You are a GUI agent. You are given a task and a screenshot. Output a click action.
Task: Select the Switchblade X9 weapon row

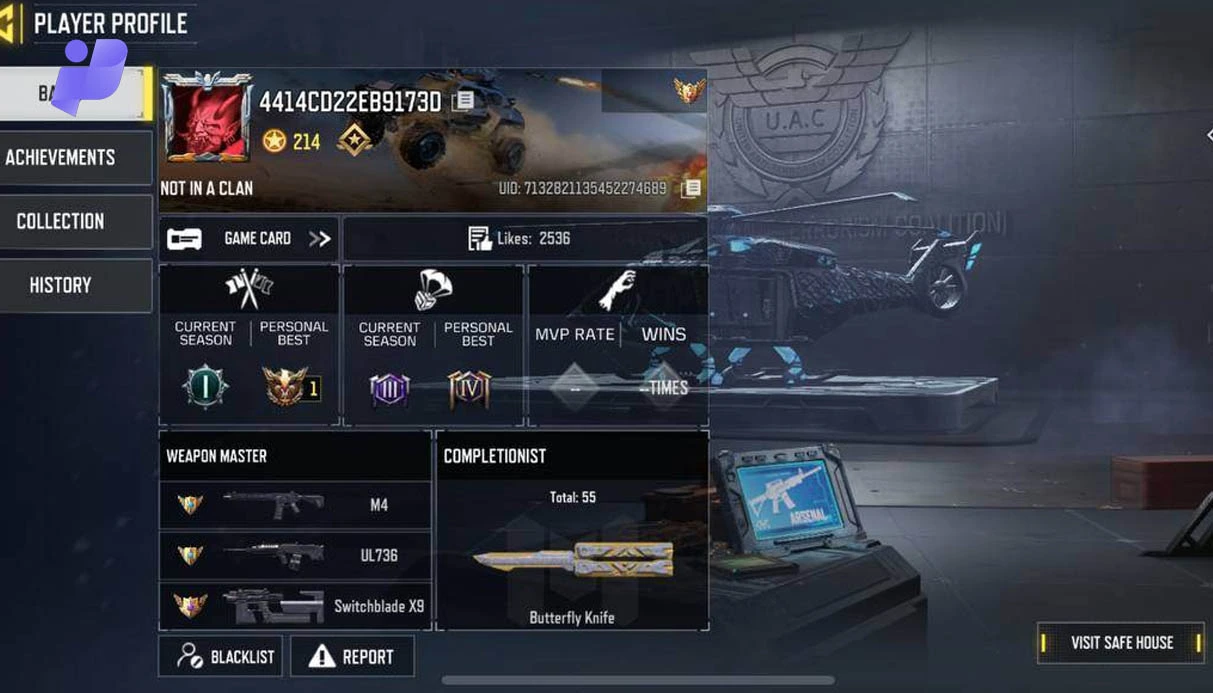[295, 605]
